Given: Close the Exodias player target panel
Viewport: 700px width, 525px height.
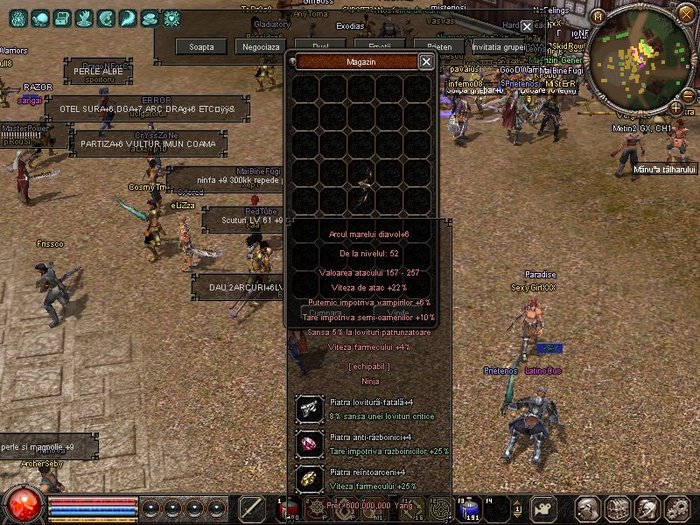Looking at the screenshot, I should (527, 27).
